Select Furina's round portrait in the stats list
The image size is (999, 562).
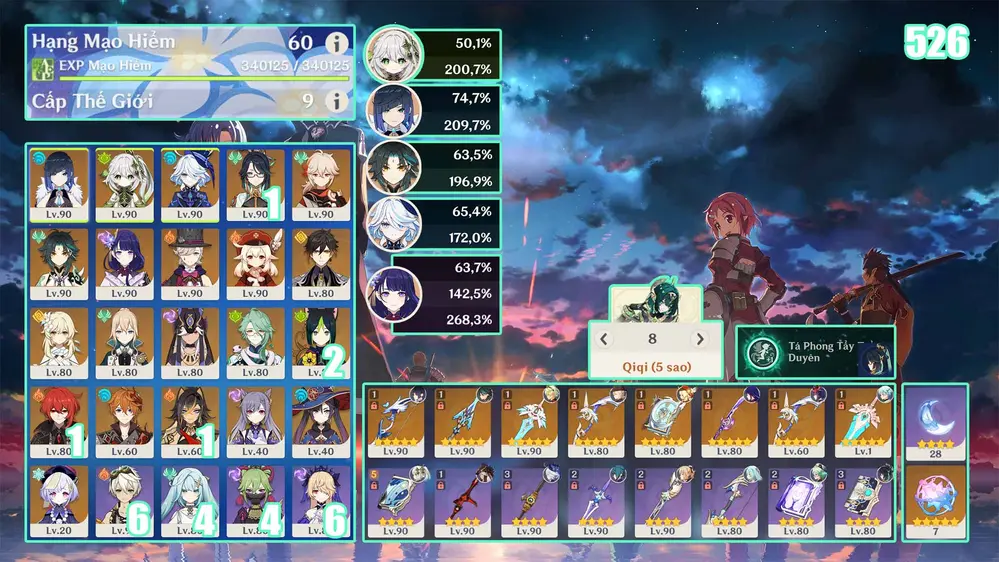(x=394, y=223)
